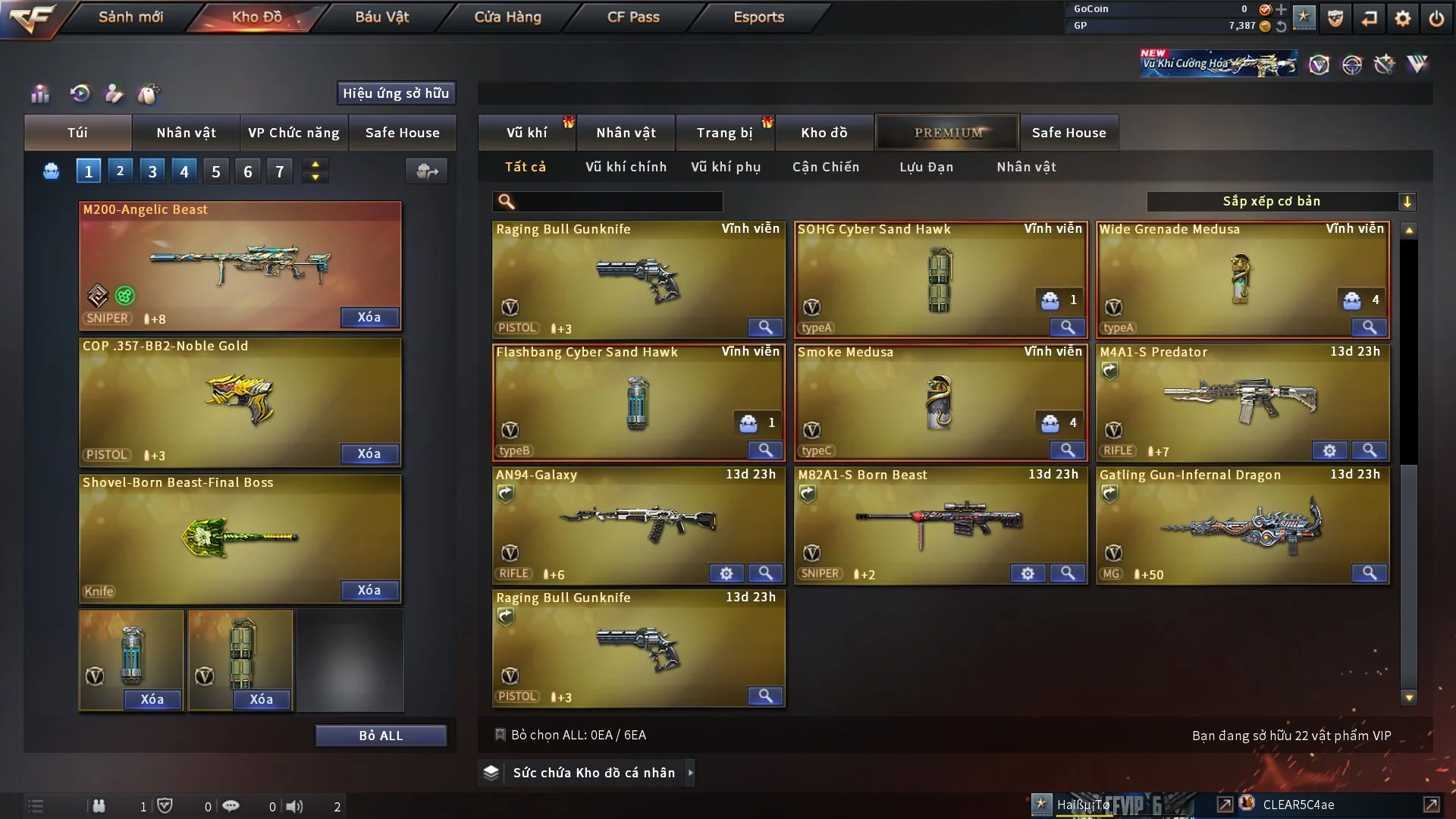This screenshot has height=819, width=1456.
Task: Switch to the PREMIUM tab
Action: point(948,133)
